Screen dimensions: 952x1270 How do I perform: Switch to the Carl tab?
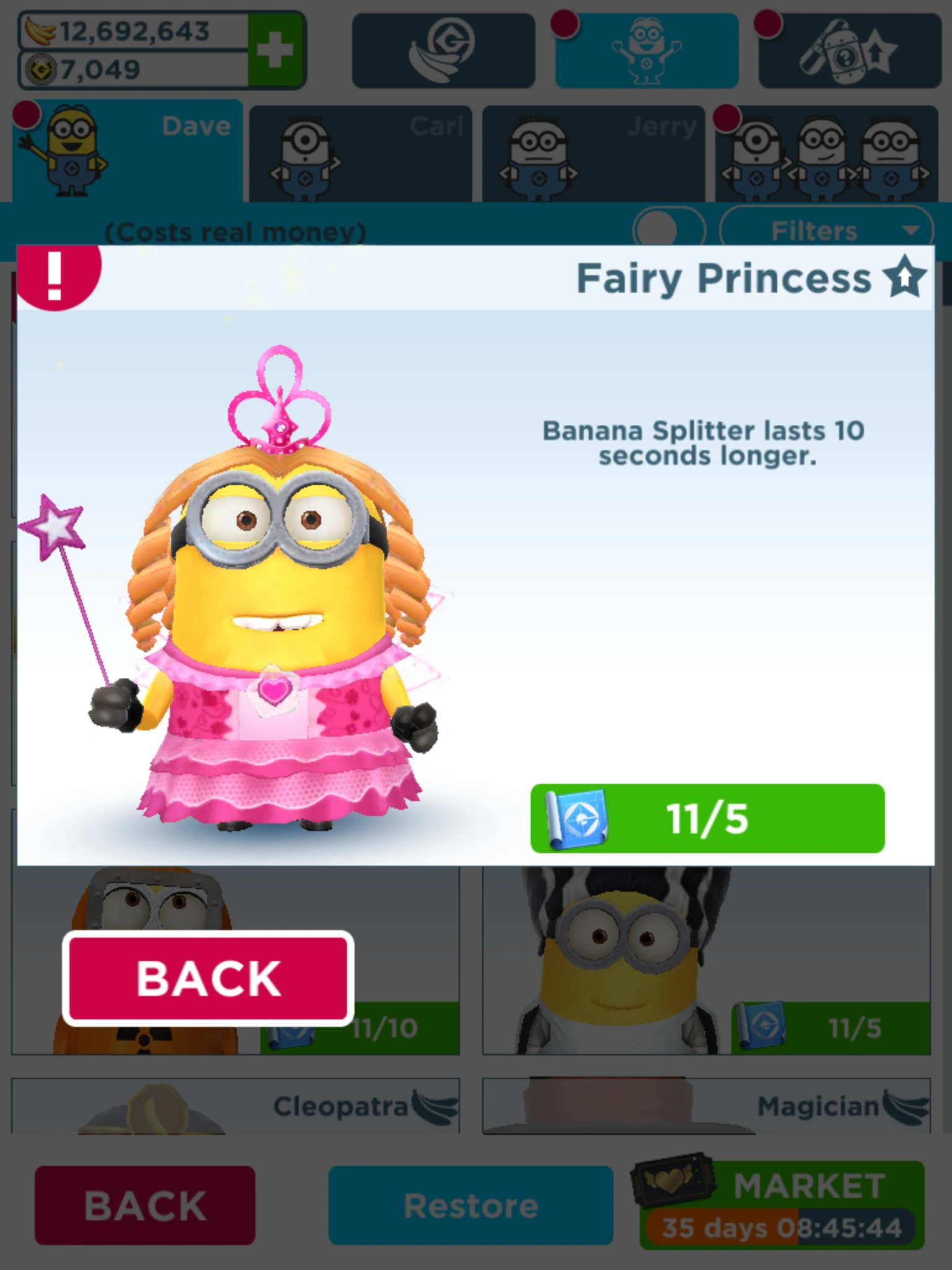click(x=363, y=151)
